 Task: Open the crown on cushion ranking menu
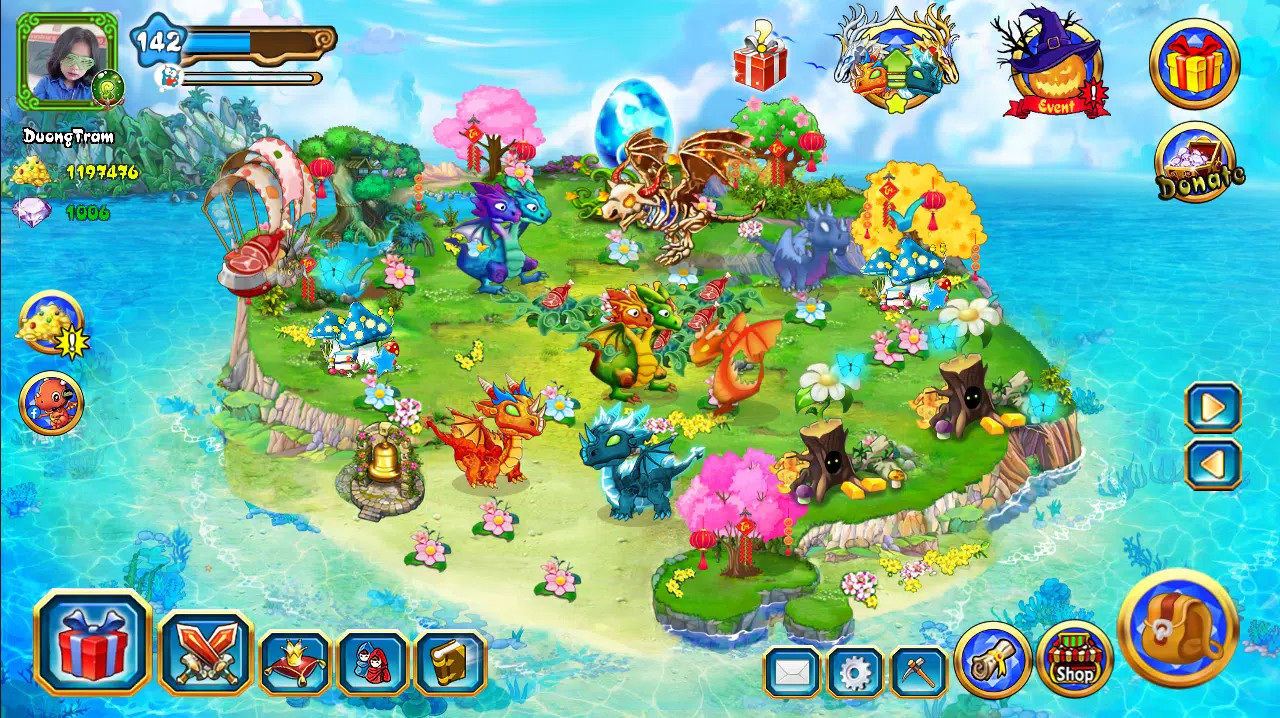[x=294, y=662]
